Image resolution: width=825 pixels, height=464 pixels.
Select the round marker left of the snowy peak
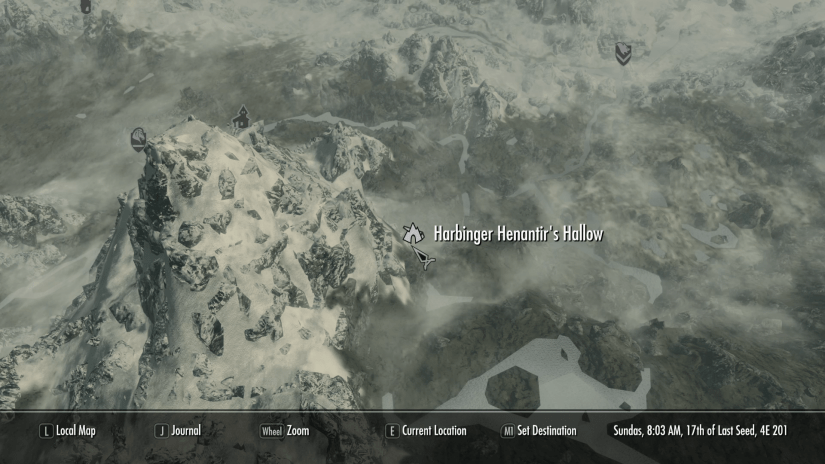point(139,137)
